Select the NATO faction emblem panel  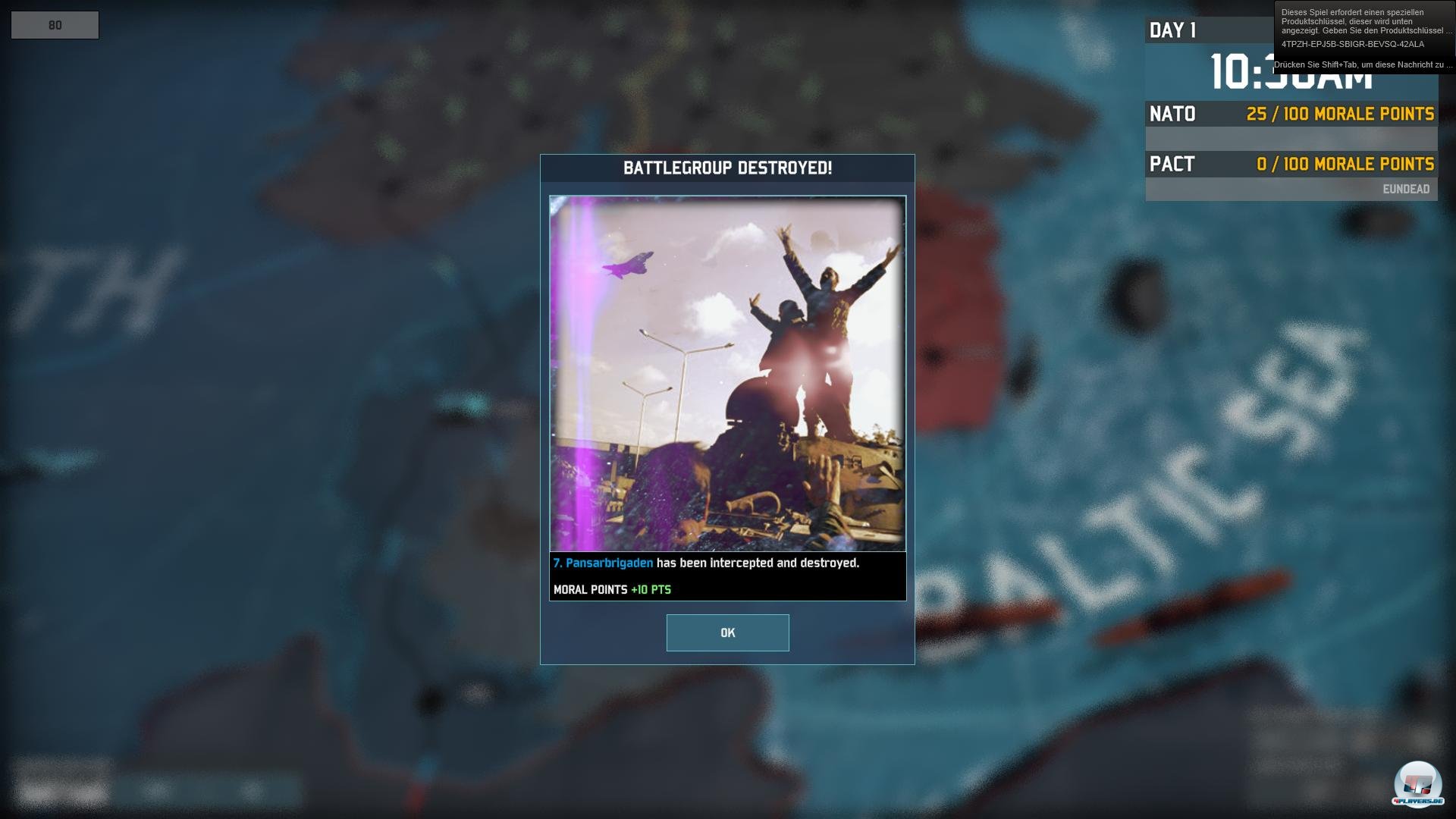point(1172,115)
